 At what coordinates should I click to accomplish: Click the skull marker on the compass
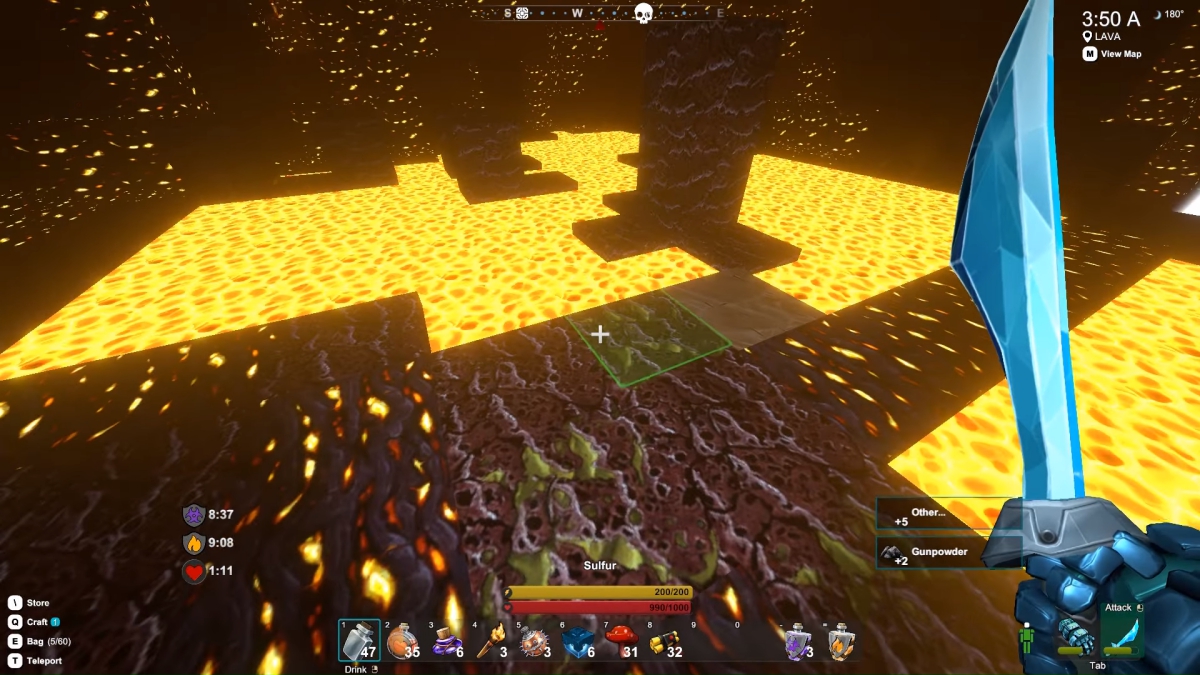pyautogui.click(x=643, y=13)
